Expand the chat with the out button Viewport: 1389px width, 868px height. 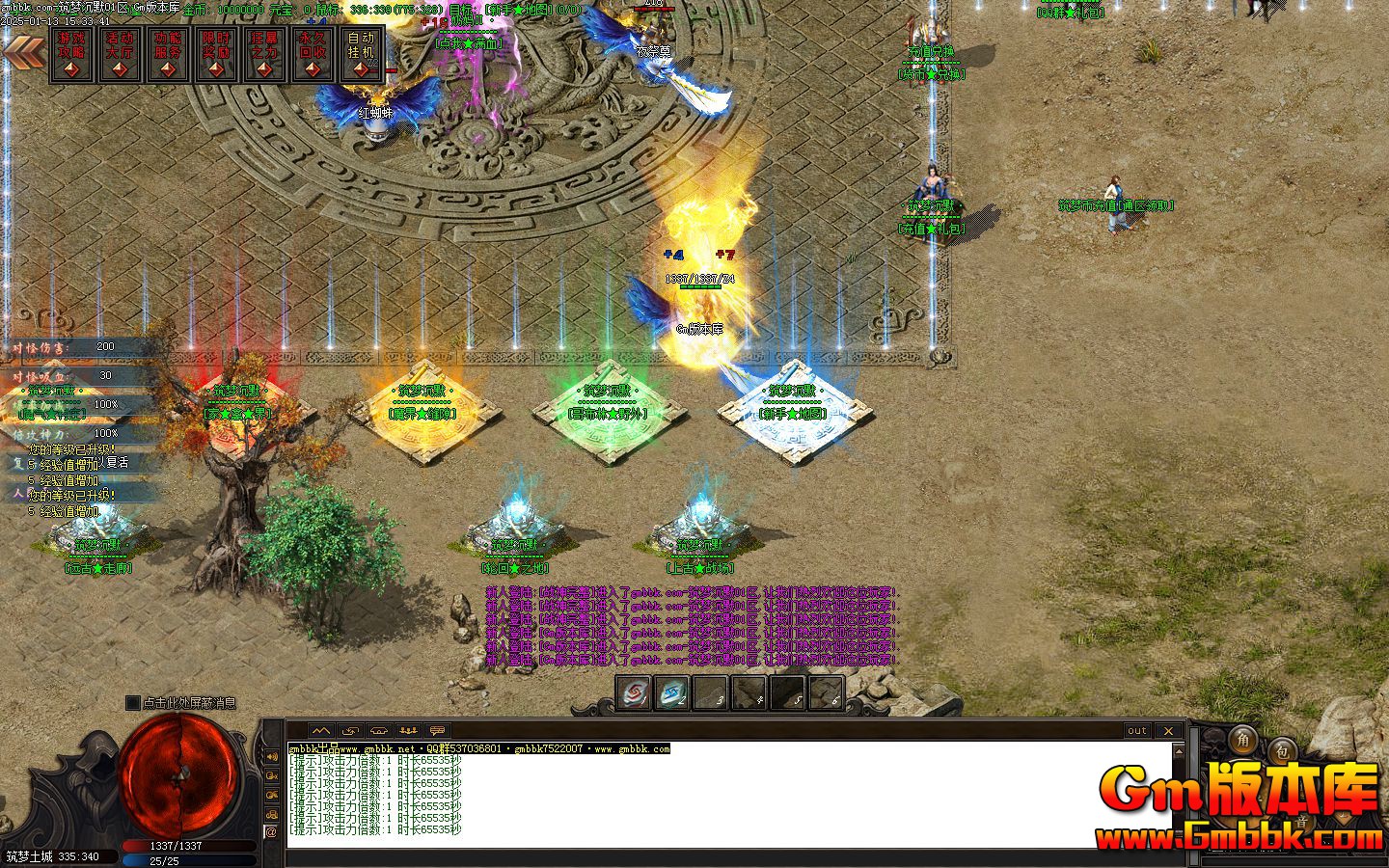1136,731
